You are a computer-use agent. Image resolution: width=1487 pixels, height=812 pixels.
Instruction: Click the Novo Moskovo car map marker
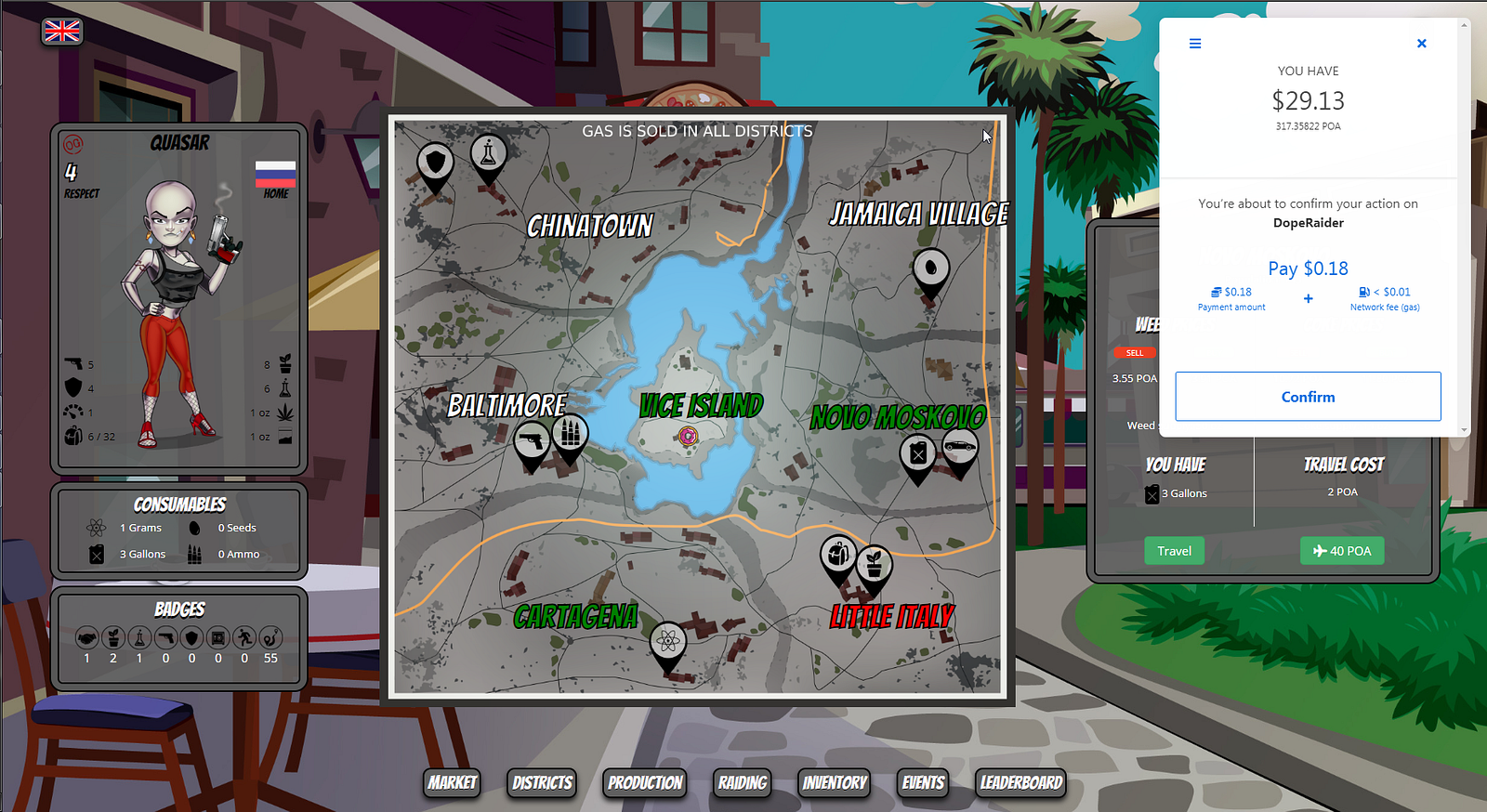[959, 449]
